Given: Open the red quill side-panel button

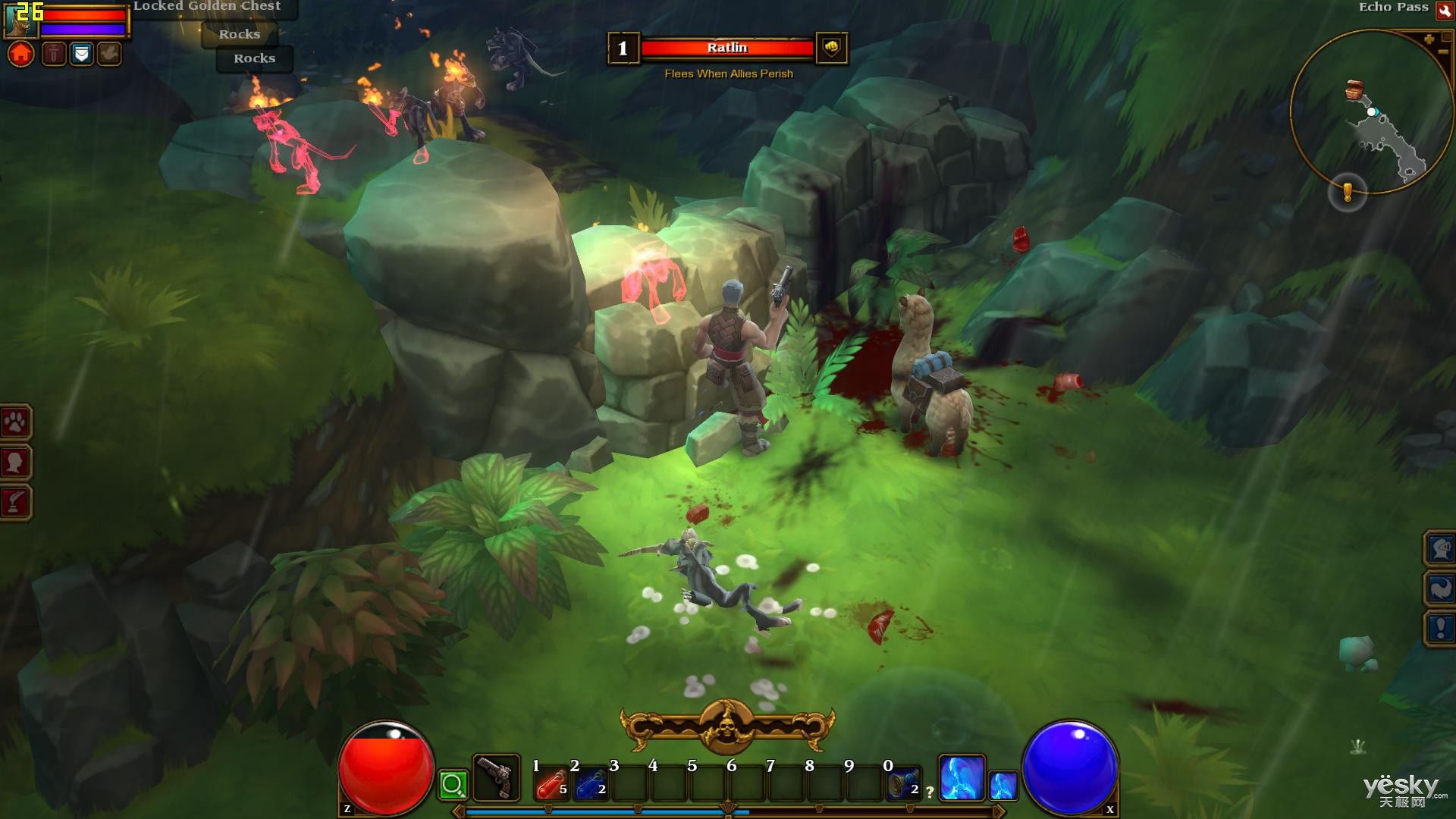Looking at the screenshot, I should click(x=15, y=501).
